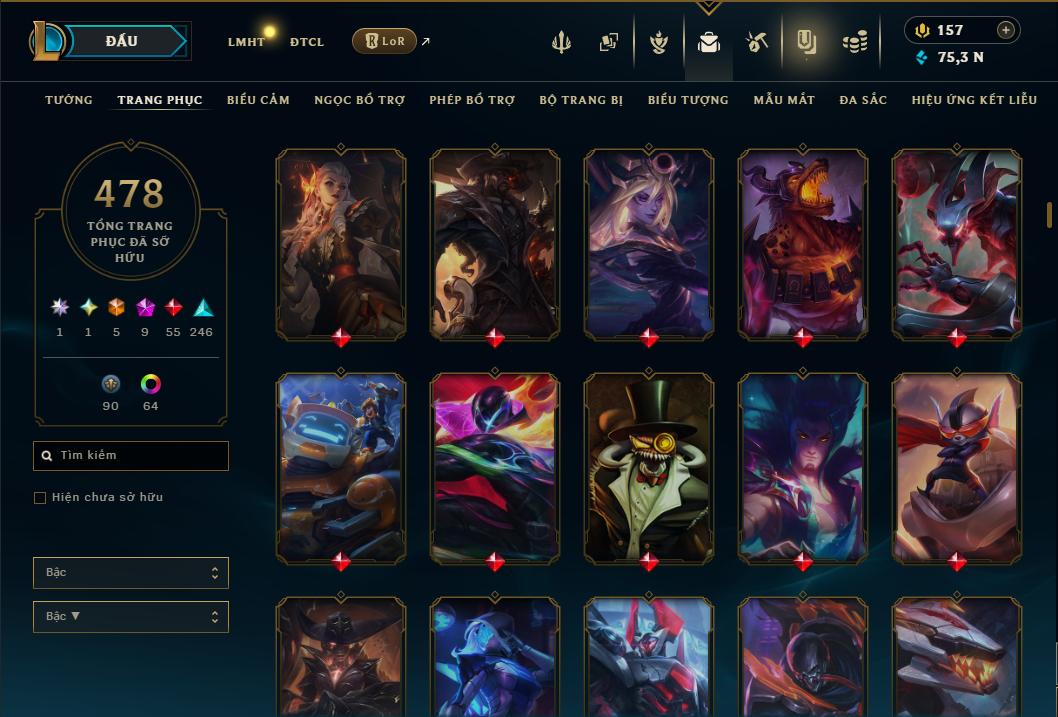Toggle the Hiện chưa sở hữu checkbox

coord(40,498)
